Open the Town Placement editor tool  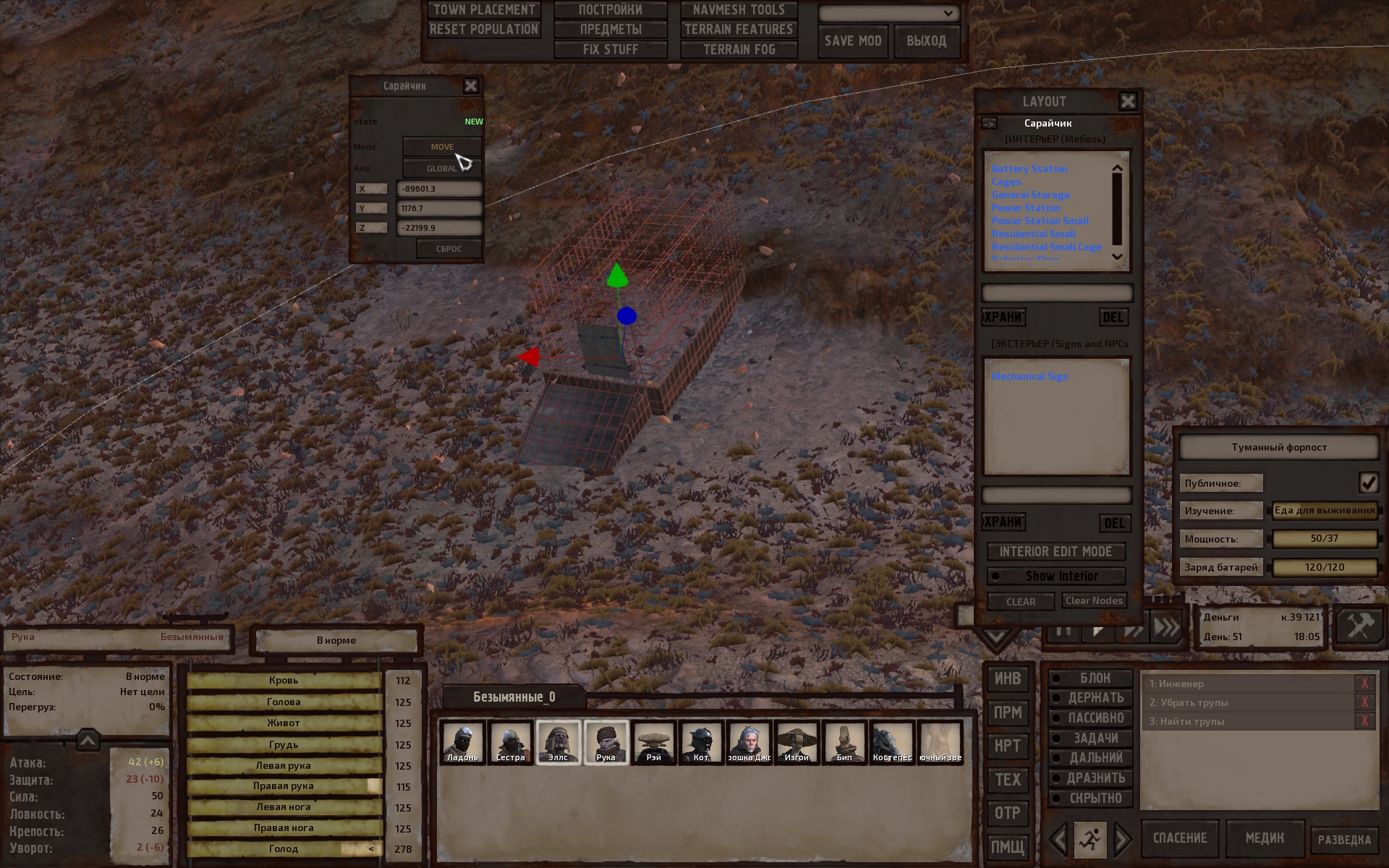[484, 10]
